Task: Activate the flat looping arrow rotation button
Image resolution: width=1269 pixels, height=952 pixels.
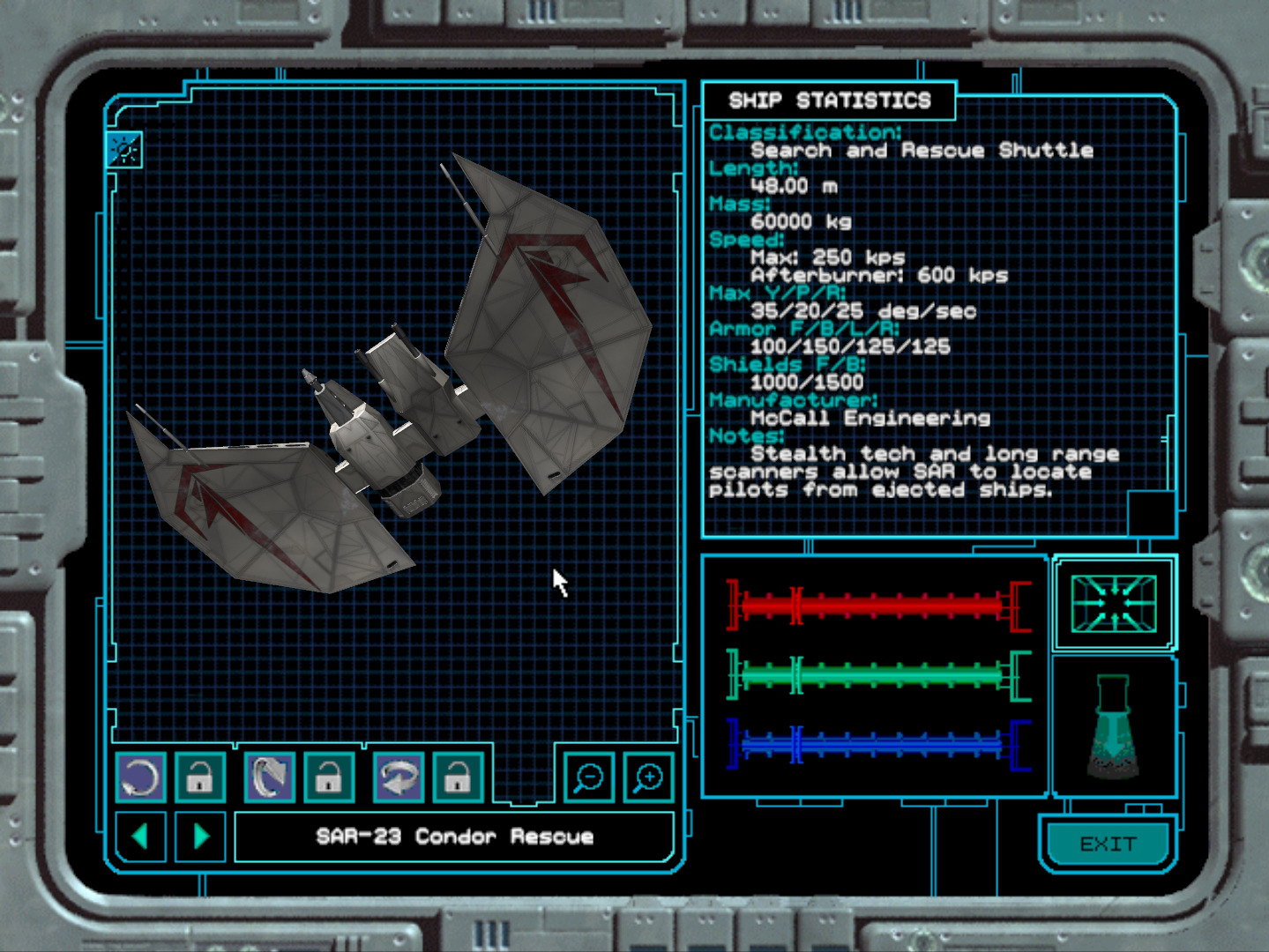Action: point(399,777)
